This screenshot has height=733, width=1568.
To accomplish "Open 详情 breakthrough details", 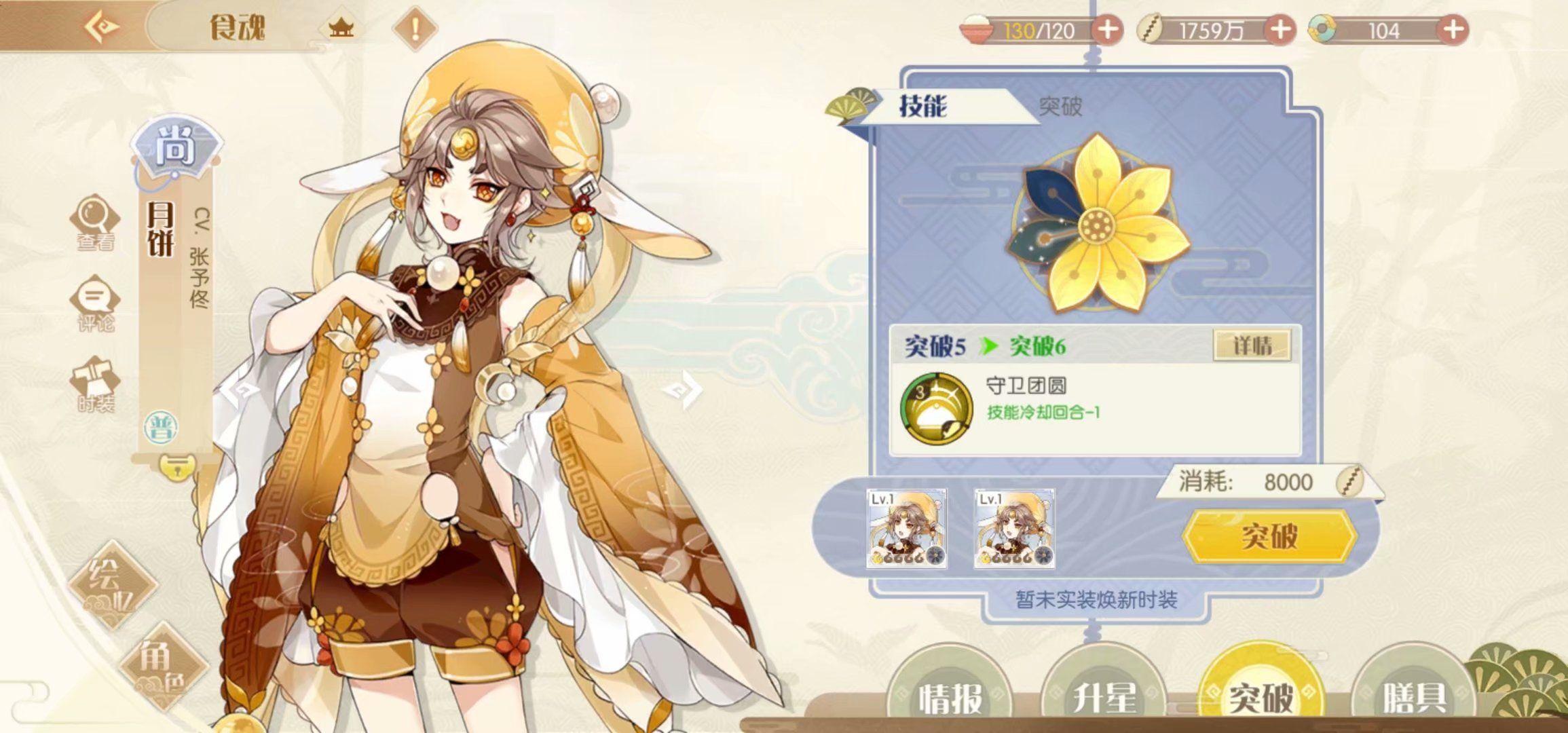I will click(1252, 345).
